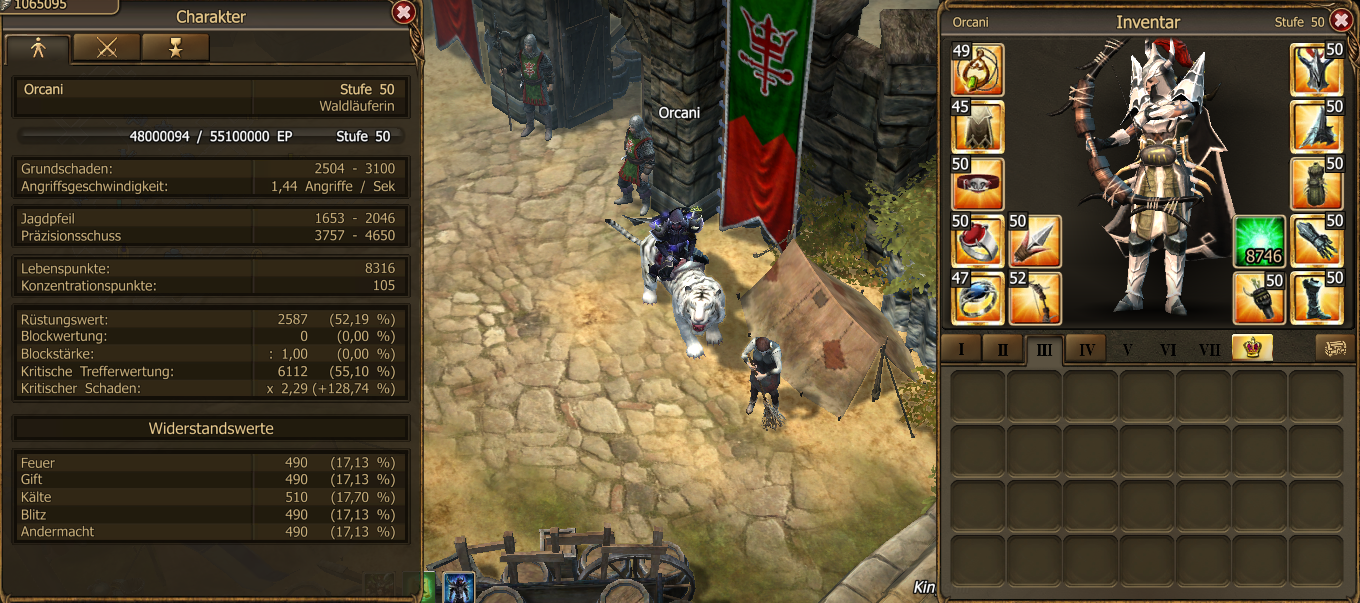Select the character figure stats tab
The width and height of the screenshot is (1360, 603).
pyautogui.click(x=38, y=48)
